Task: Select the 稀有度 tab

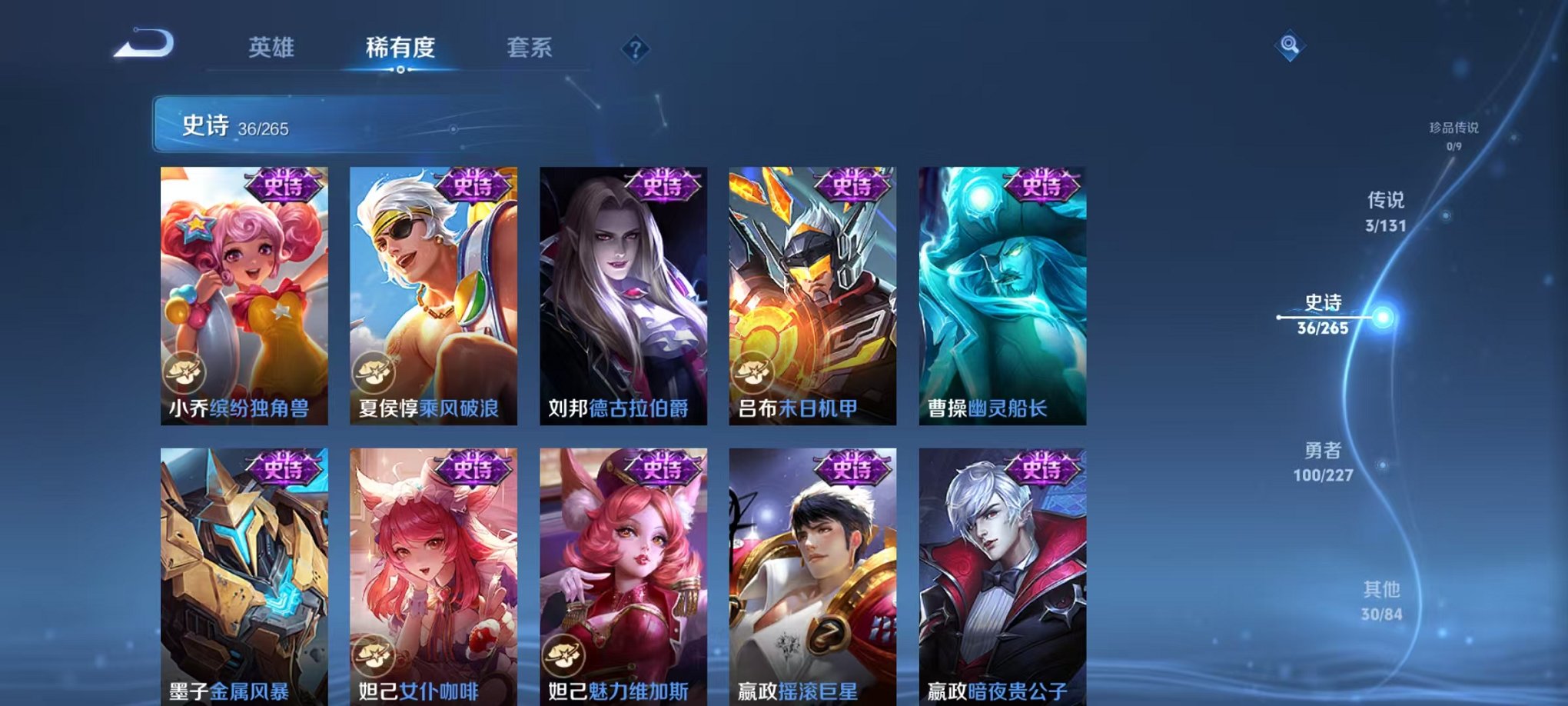Action: click(400, 48)
